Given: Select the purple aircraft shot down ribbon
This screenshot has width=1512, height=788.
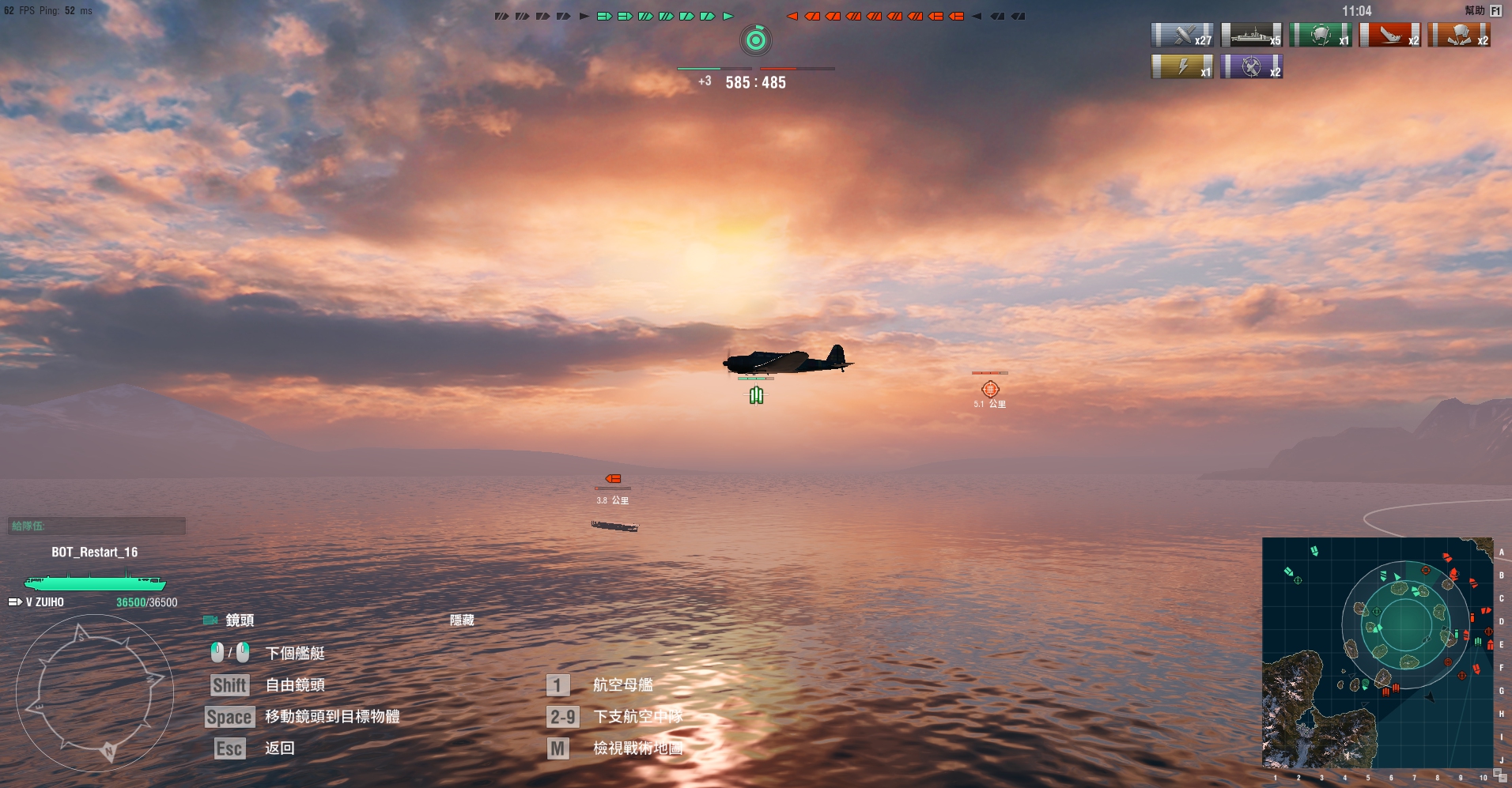Looking at the screenshot, I should [x=1251, y=66].
